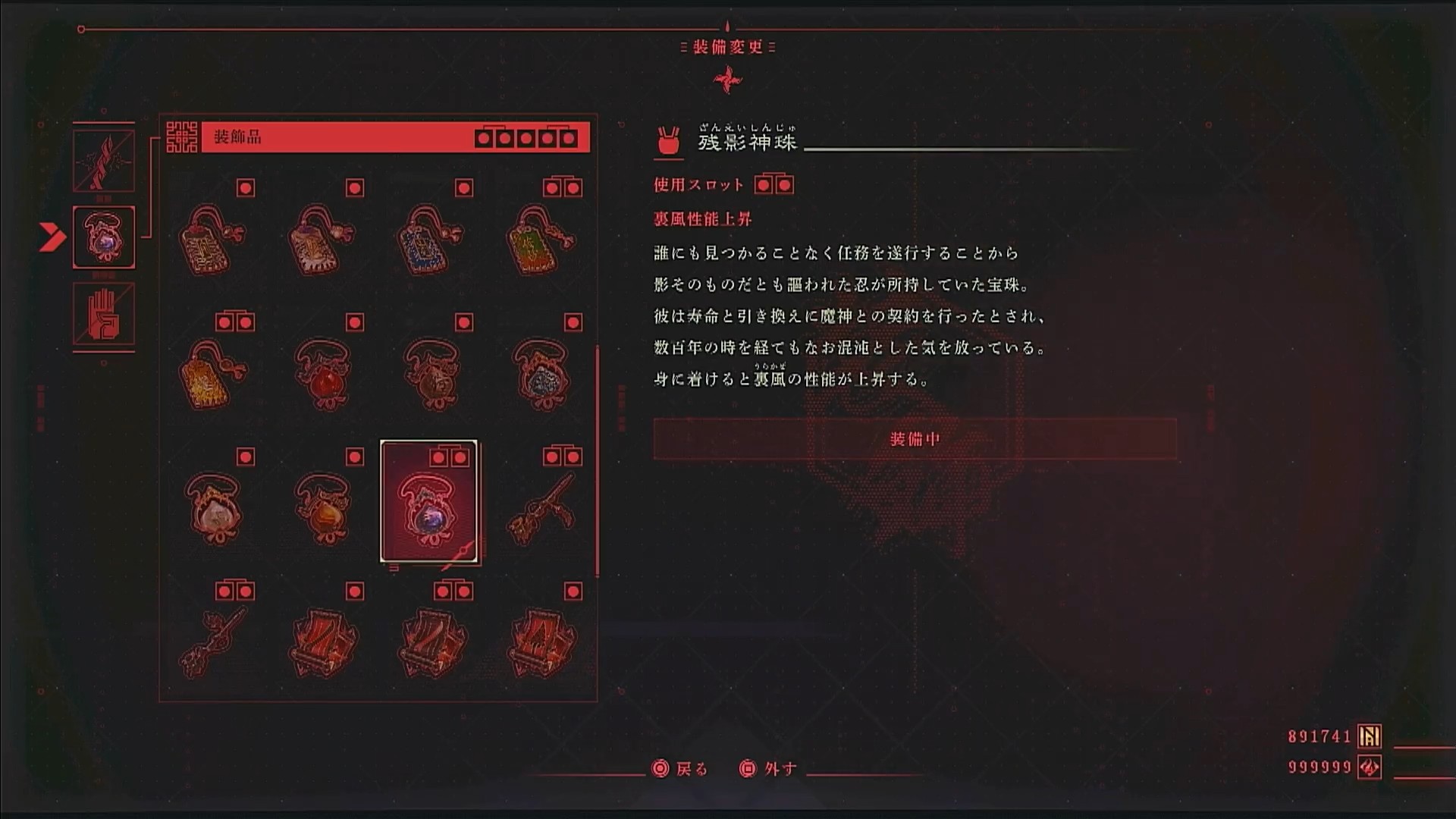Select the dark brown orb accessory
This screenshot has height=819, width=1456.
point(429,374)
